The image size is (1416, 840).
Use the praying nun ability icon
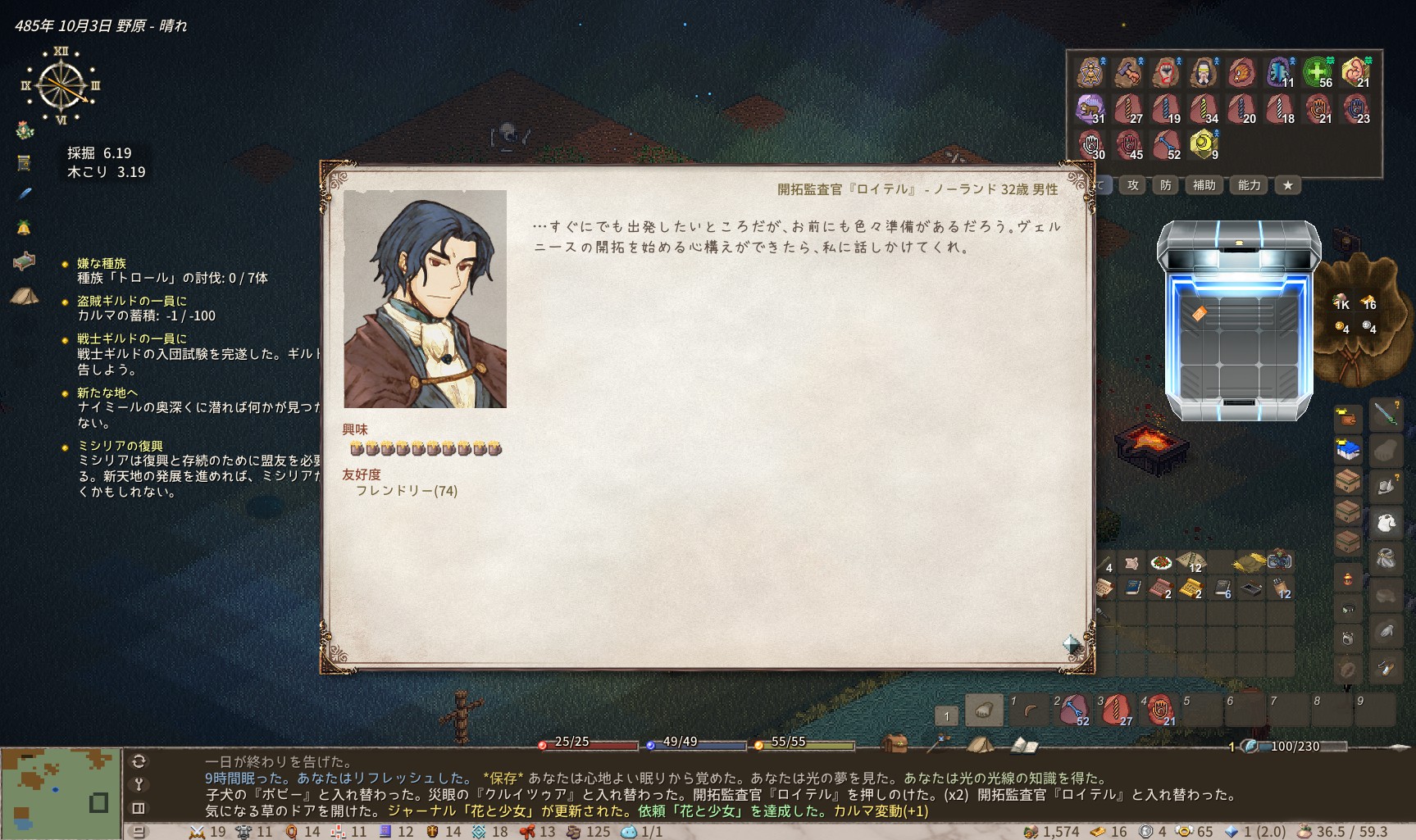(1203, 72)
